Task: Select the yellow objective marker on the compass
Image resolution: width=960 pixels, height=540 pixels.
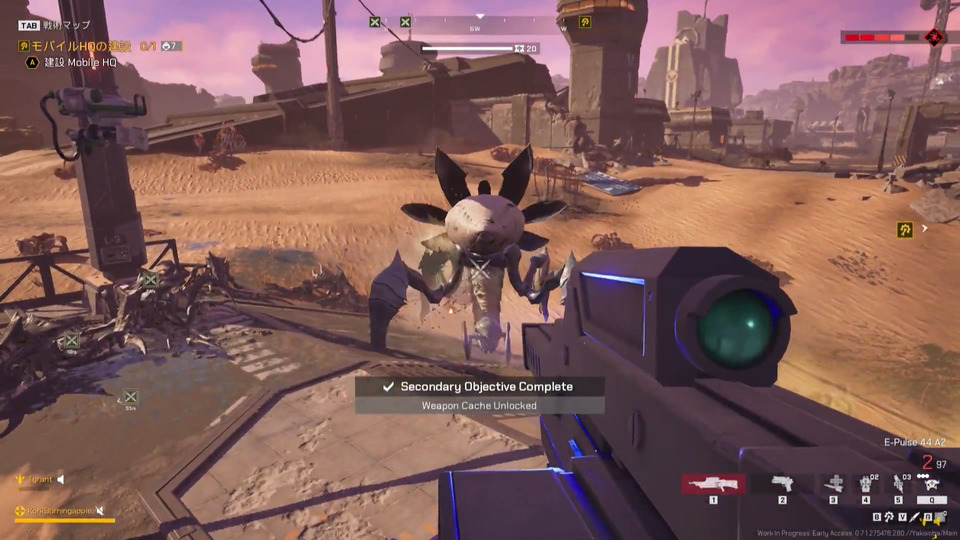Action: [x=584, y=22]
